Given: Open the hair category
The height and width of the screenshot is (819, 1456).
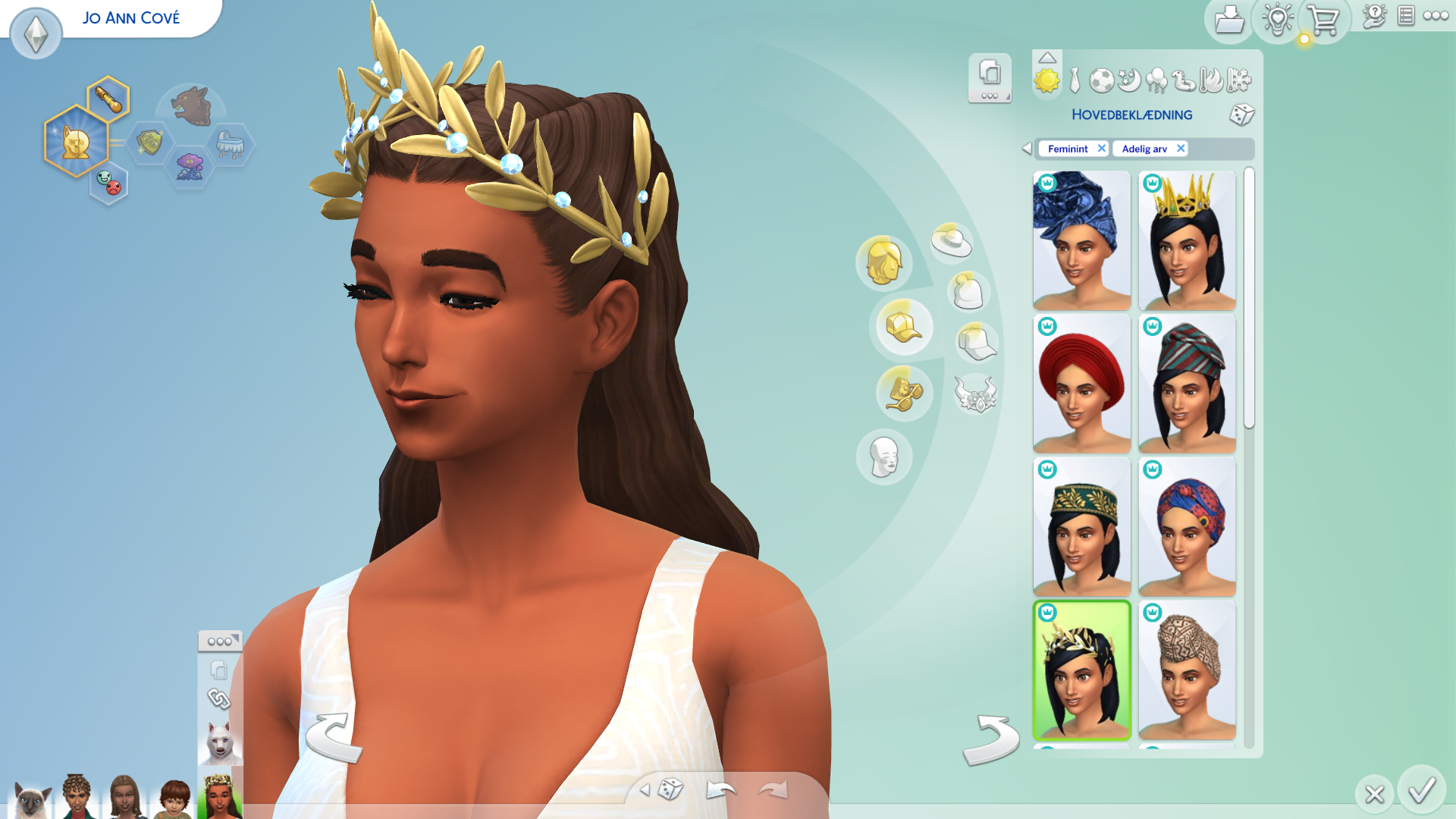Looking at the screenshot, I should [883, 262].
